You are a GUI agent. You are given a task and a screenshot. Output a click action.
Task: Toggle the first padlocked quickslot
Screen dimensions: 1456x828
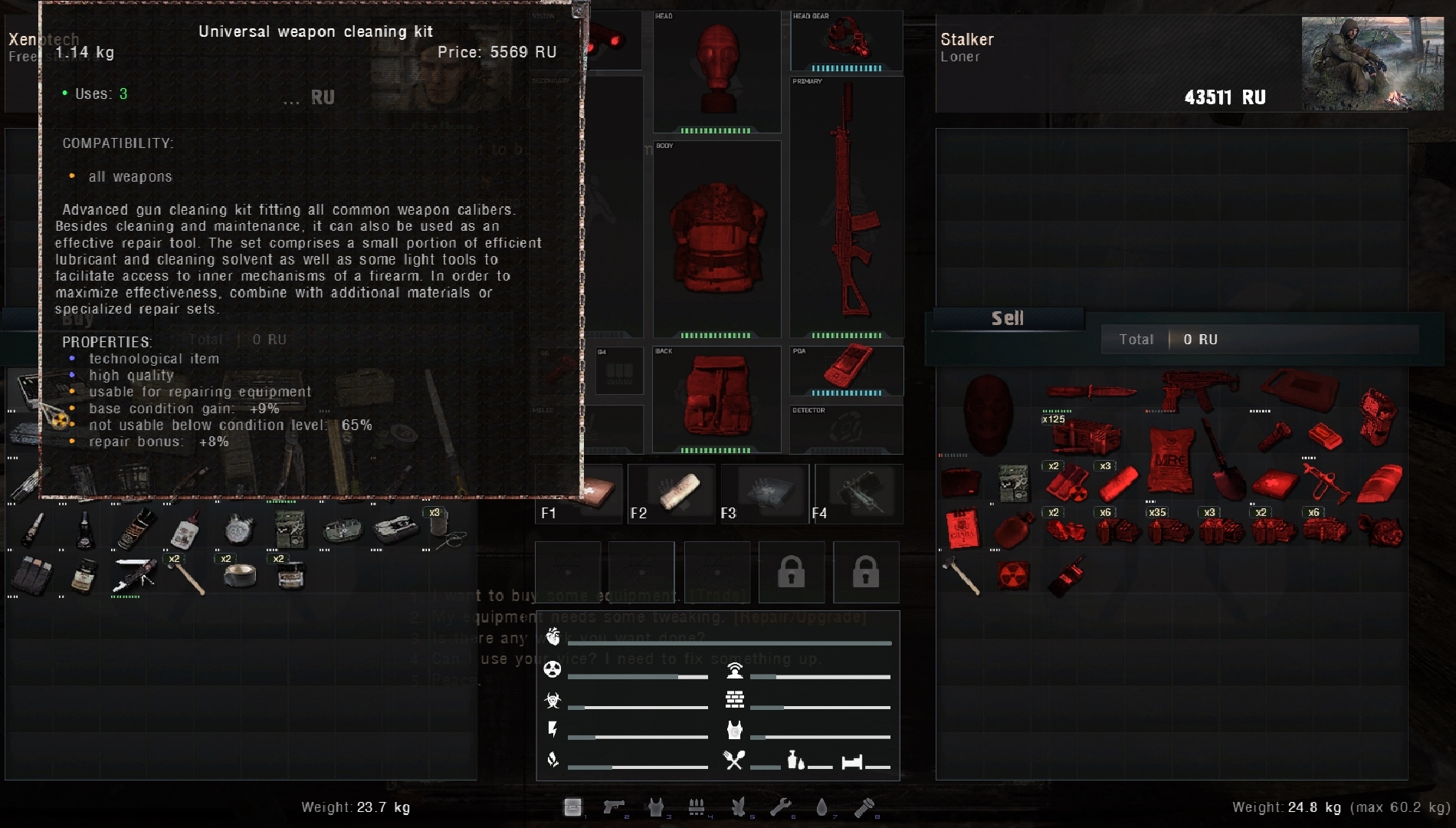[x=792, y=572]
